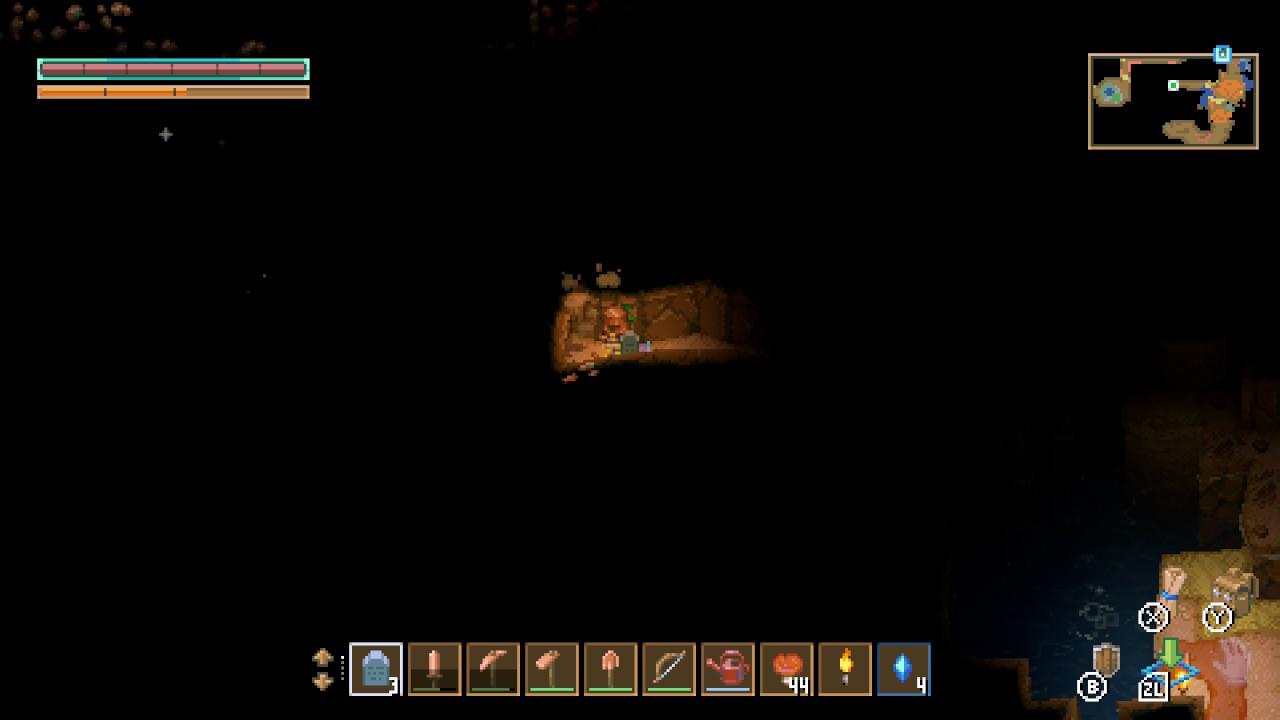
Task: Click the blue marker atop the minimap
Action: click(1222, 54)
